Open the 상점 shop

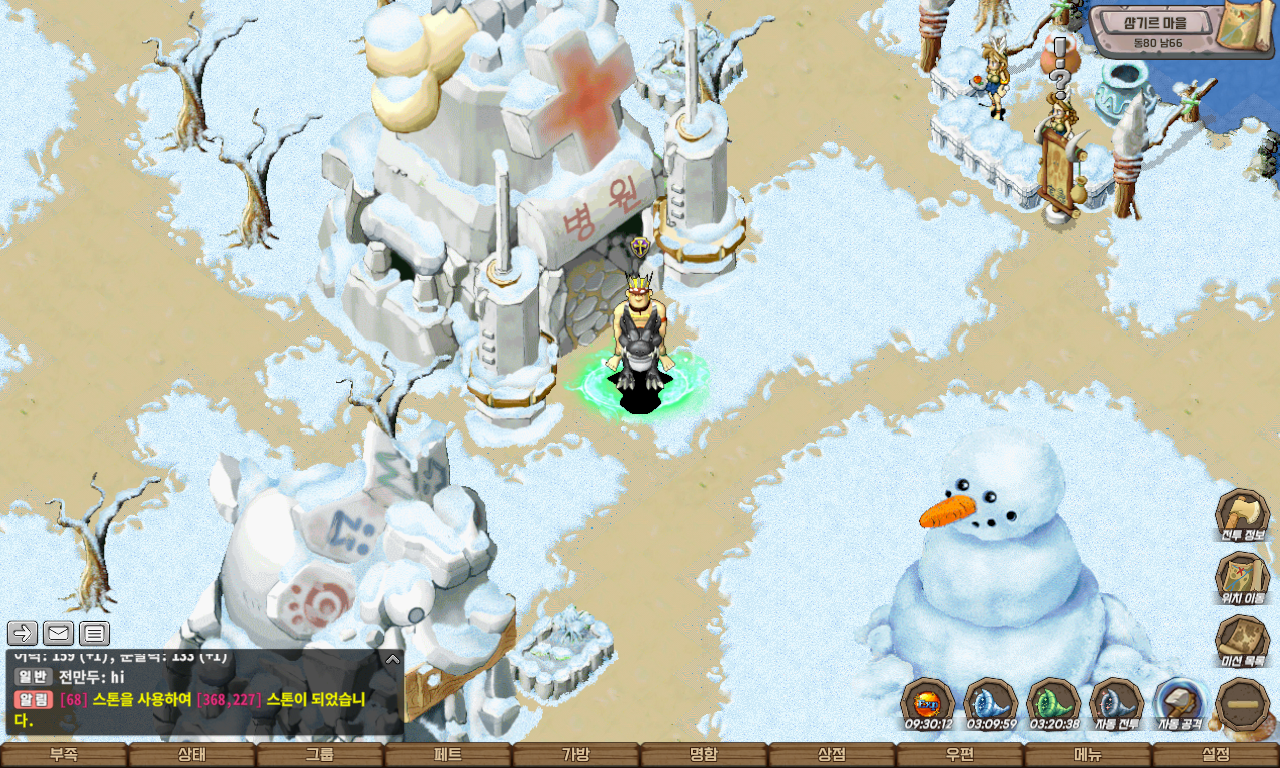click(832, 755)
